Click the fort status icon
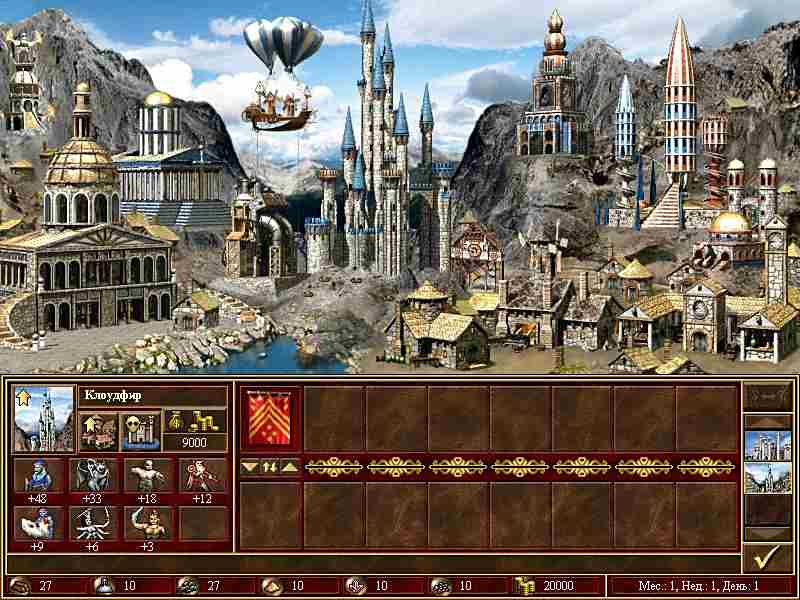Screen dimensions: 800x600 pyautogui.click(x=139, y=431)
